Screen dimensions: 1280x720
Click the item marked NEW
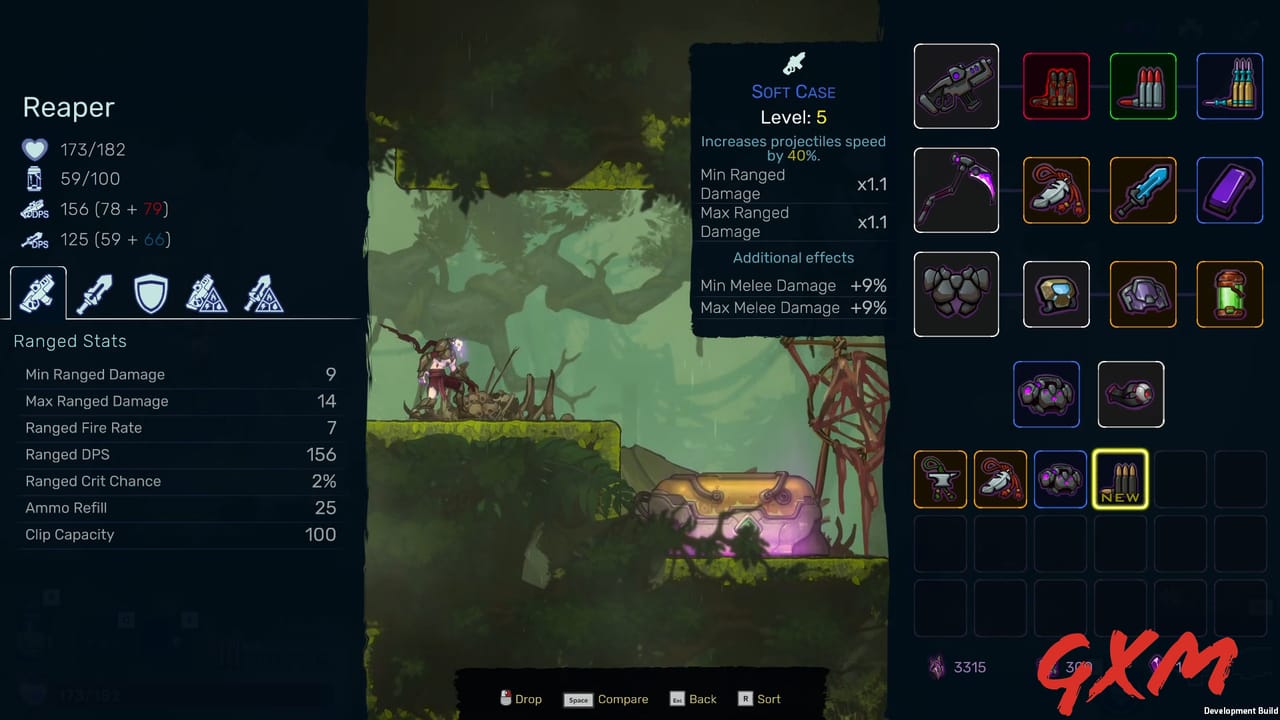1120,479
